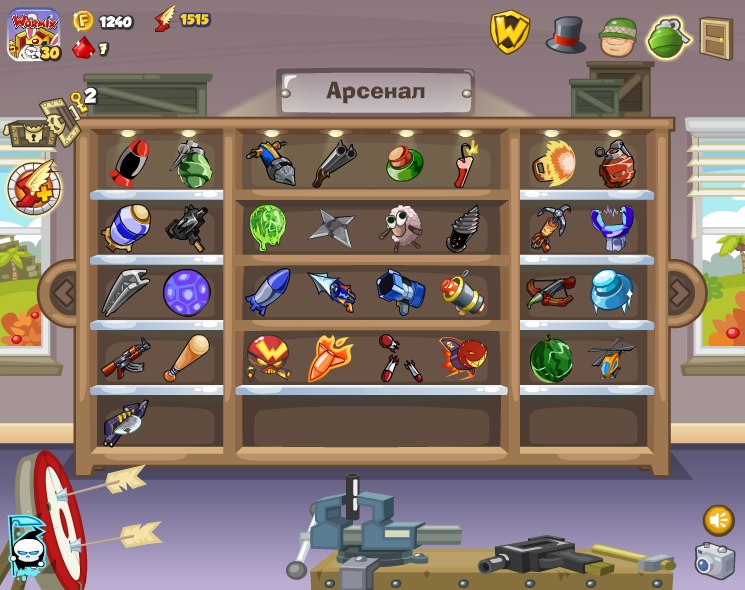Viewport: 745px width, 590px height.
Task: Select the baseball bat weapon
Action: click(x=186, y=358)
